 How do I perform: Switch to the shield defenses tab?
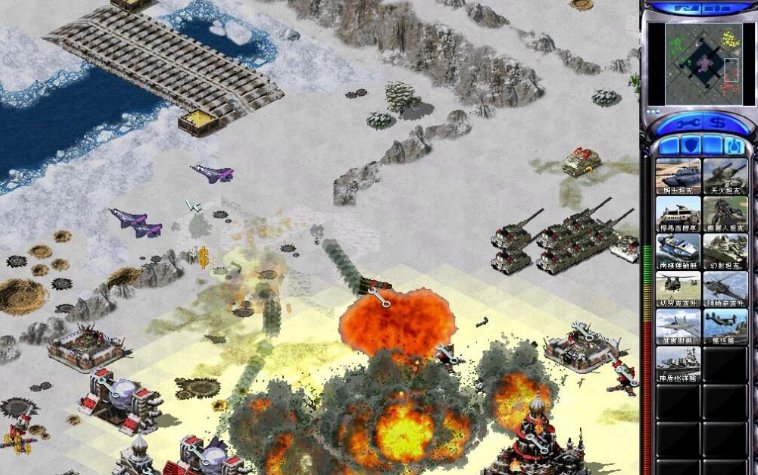tap(689, 146)
